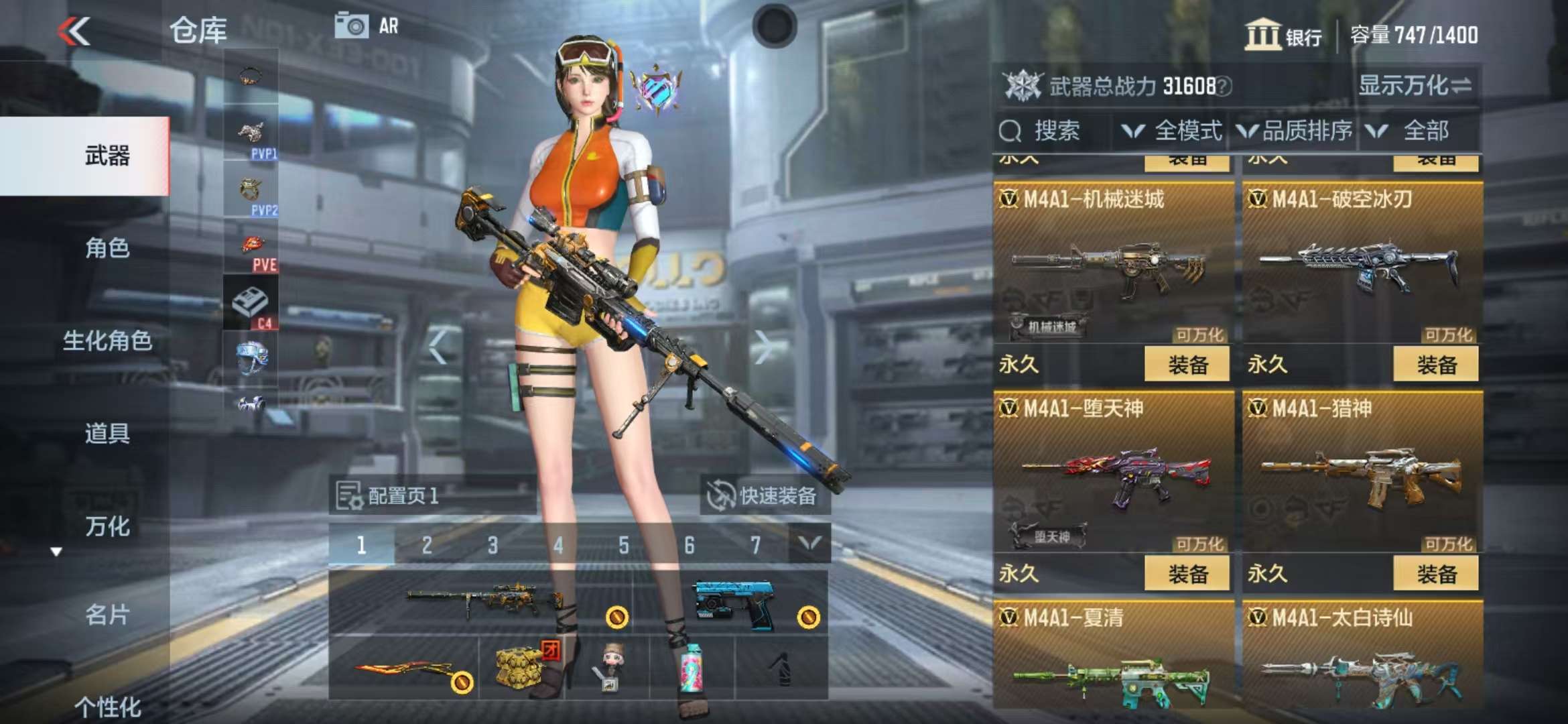Image resolution: width=1568 pixels, height=724 pixels.
Task: Switch to loadout bag number 3
Action: 493,545
